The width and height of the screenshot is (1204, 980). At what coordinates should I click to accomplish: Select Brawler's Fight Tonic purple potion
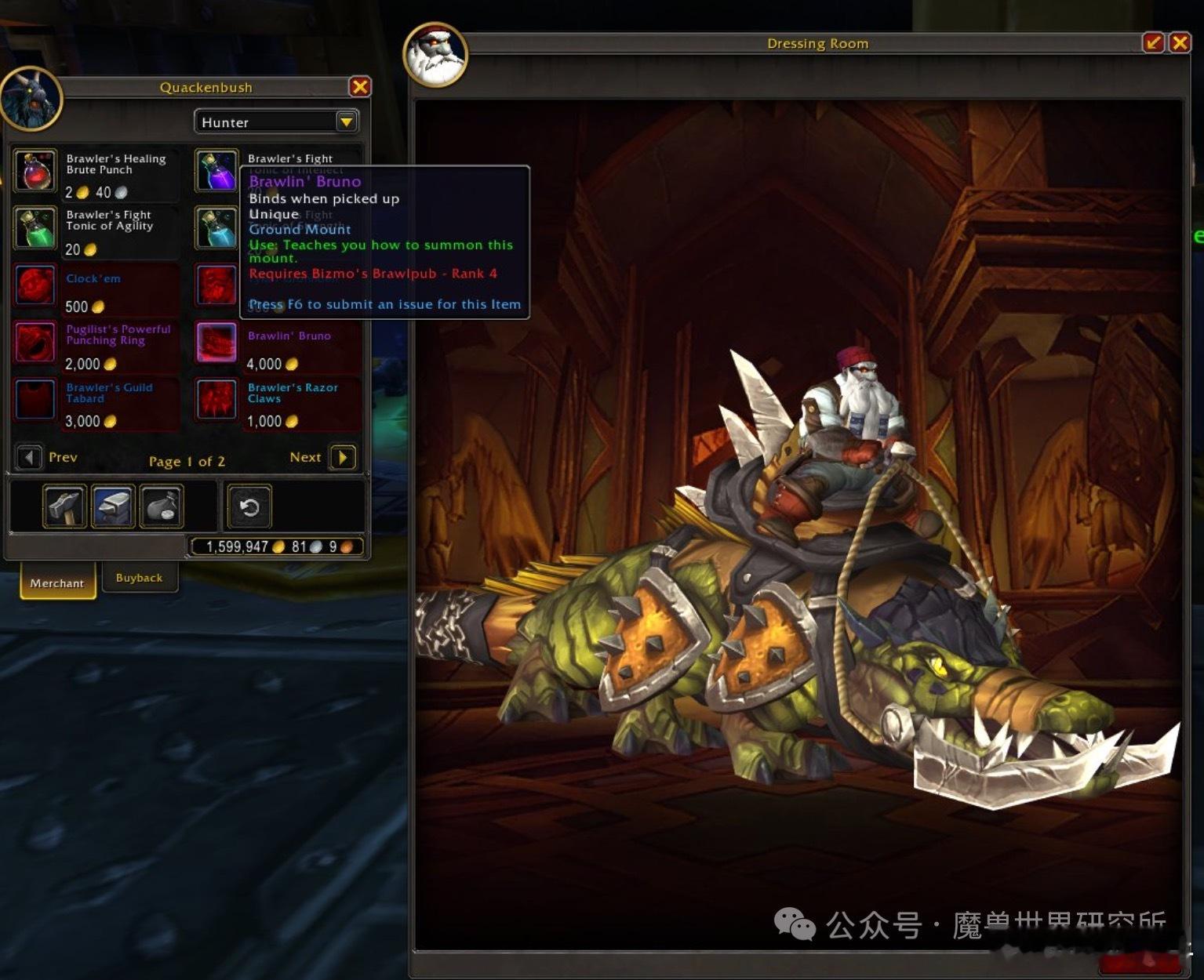[216, 171]
